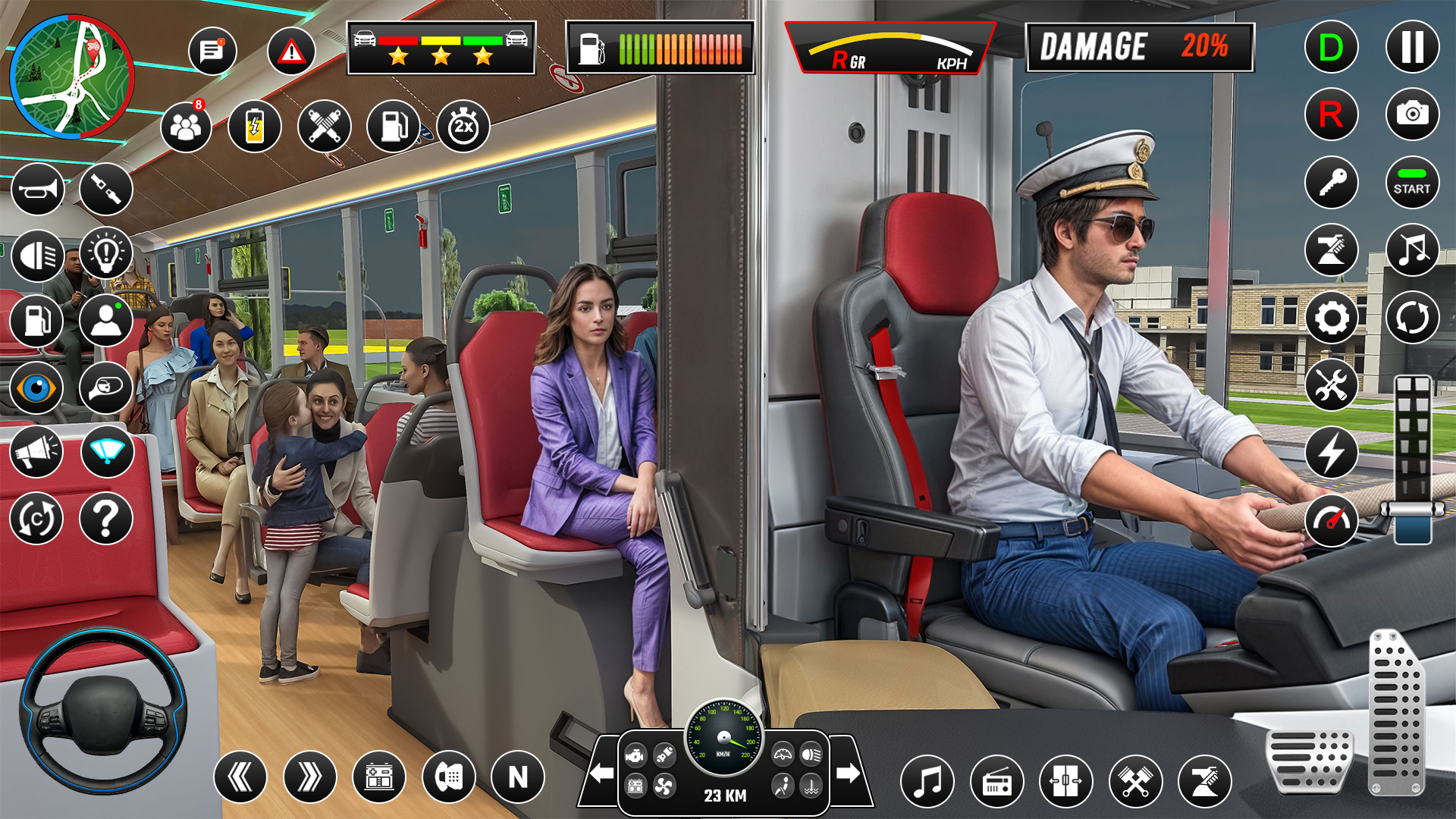Shift into Drive with the D button

coord(1330,46)
